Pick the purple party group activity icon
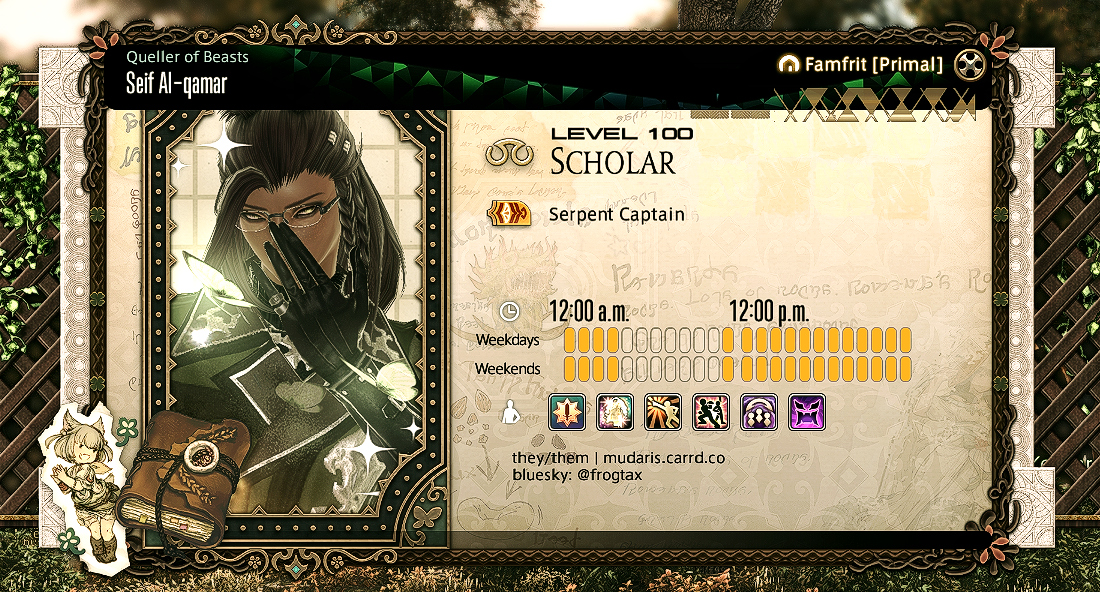The width and height of the screenshot is (1100, 592). (x=759, y=412)
